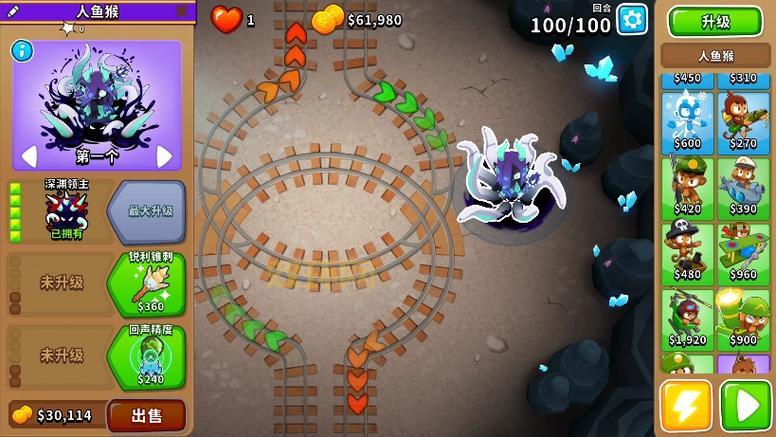Select the Ice Monkey tower for $600
This screenshot has height=437, width=776.
tap(686, 122)
